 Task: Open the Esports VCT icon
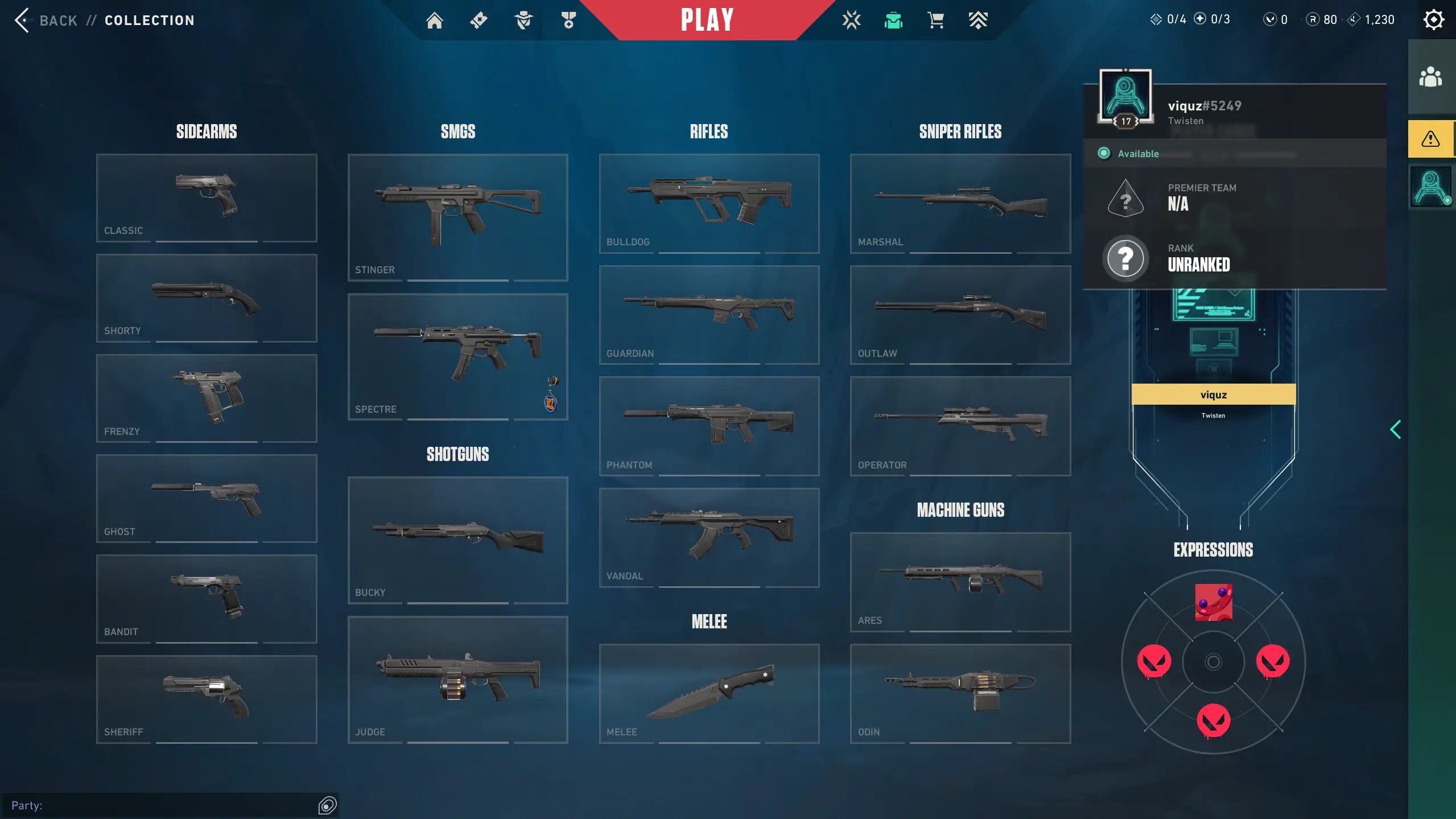851,20
